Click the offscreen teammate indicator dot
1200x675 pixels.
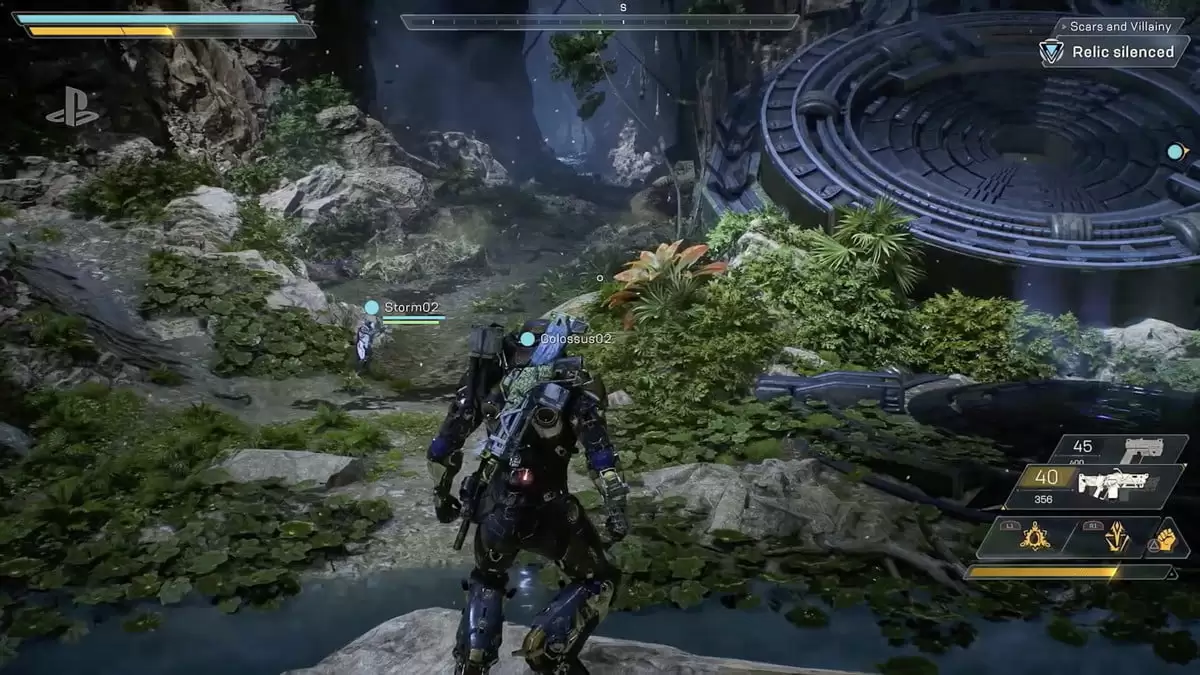coord(1176,152)
